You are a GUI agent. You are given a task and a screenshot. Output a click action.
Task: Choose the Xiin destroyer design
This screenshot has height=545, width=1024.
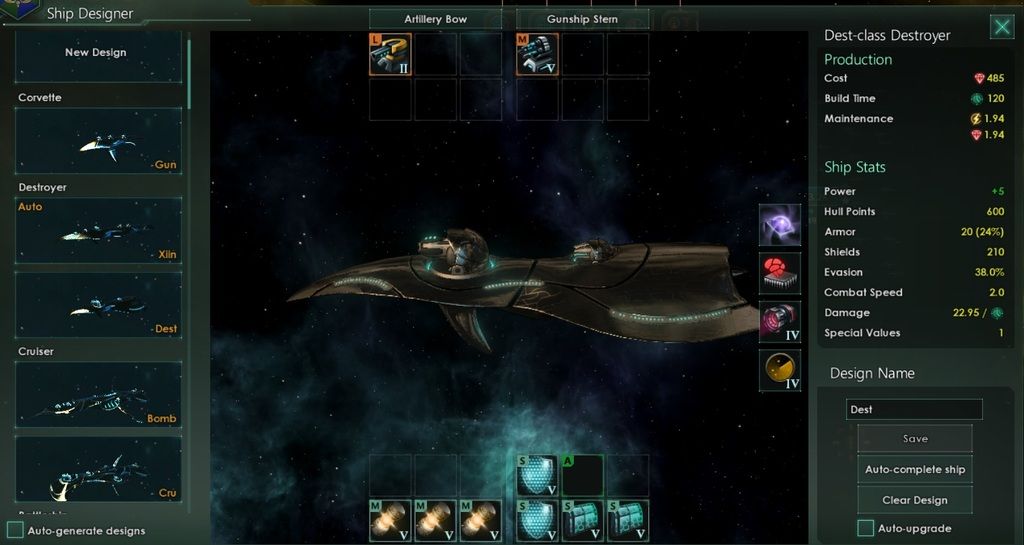[99, 232]
